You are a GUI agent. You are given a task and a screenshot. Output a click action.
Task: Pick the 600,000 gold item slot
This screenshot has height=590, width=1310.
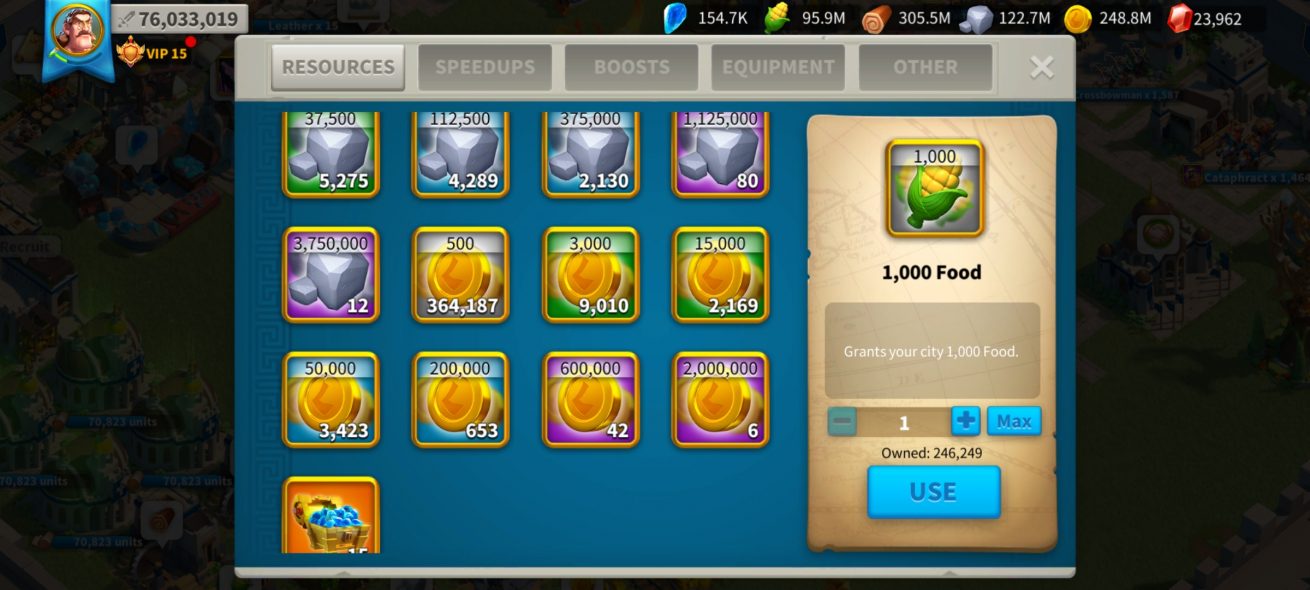tap(591, 399)
